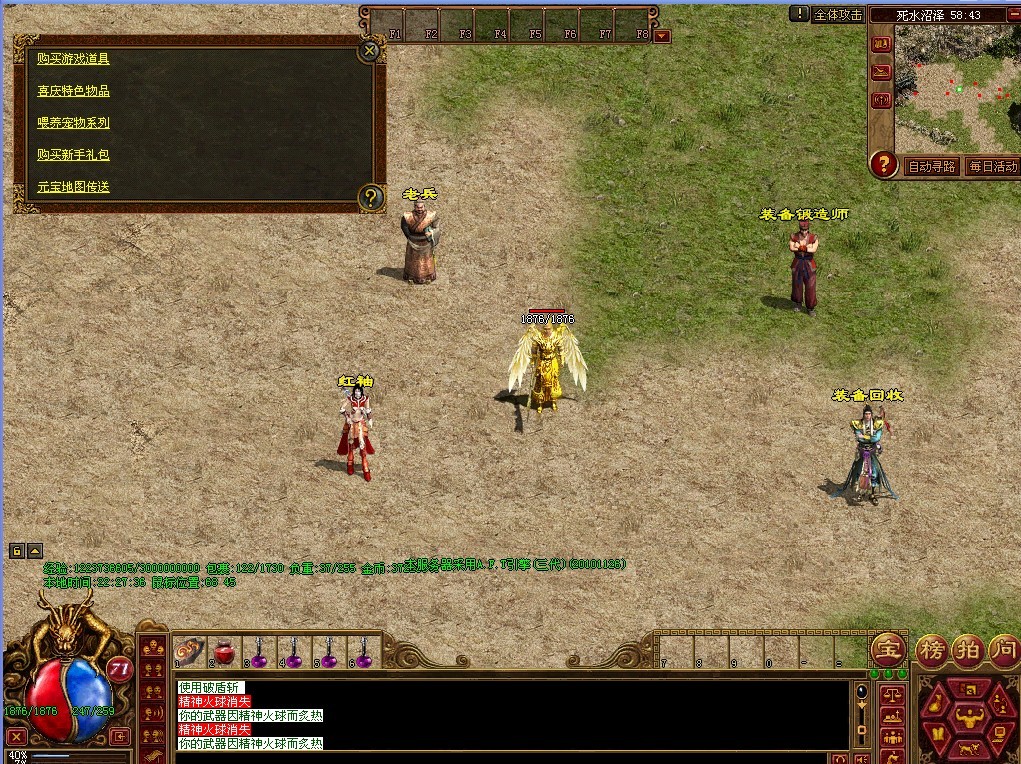Activate 自动寻路 auto-pathfinding

tap(931, 166)
